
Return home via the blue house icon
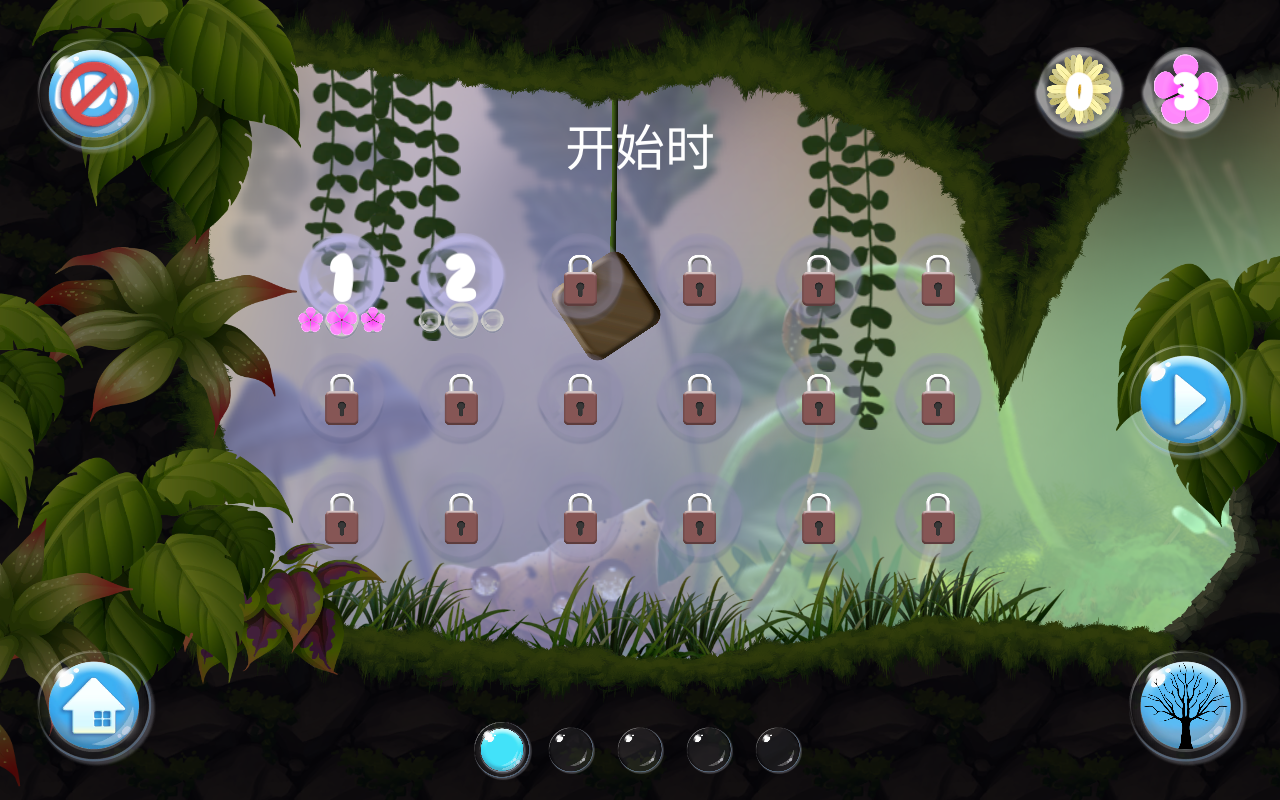[93, 707]
